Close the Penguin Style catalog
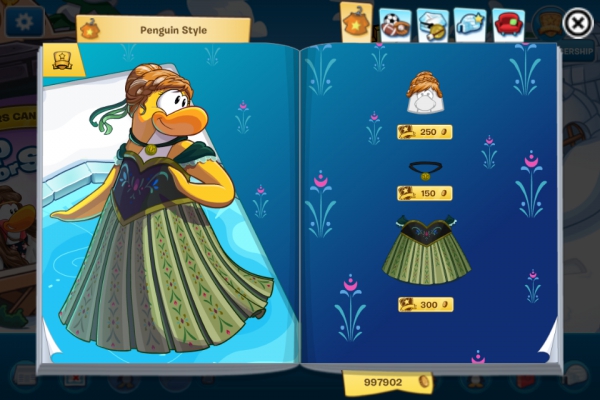Image resolution: width=600 pixels, height=400 pixels. pos(577,22)
